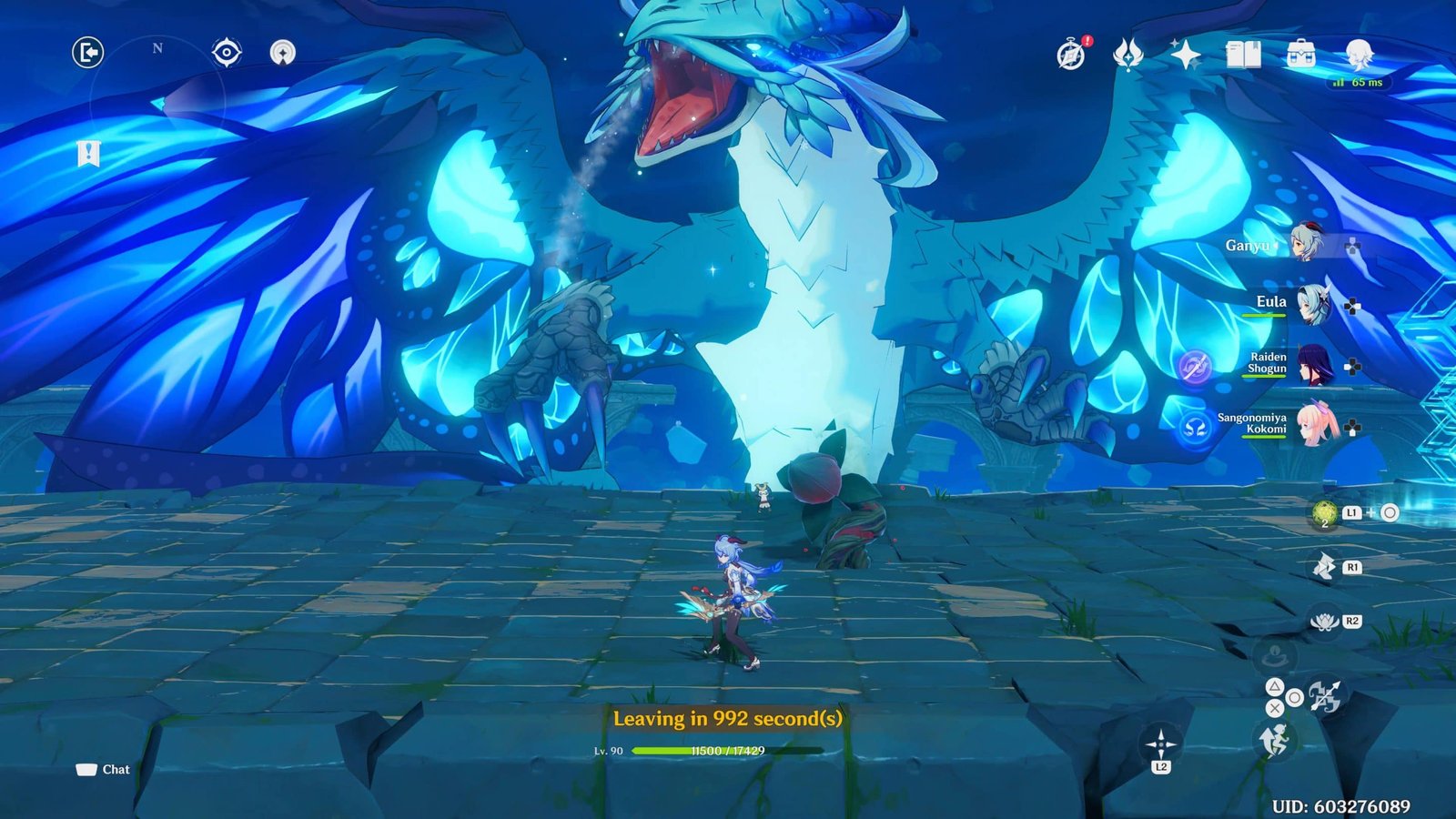1456x819 pixels.
Task: Activate the elemental sight eye icon
Action: 226,53
